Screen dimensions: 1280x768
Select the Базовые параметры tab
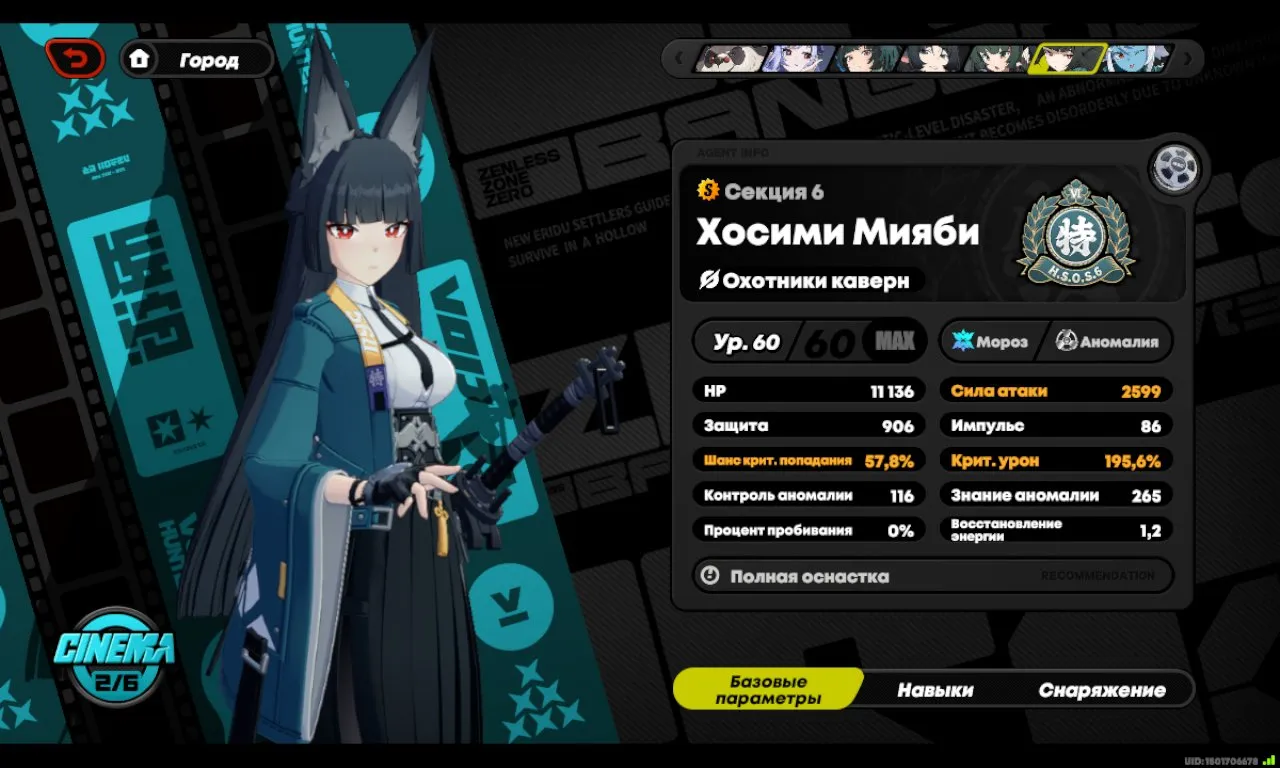click(x=769, y=688)
